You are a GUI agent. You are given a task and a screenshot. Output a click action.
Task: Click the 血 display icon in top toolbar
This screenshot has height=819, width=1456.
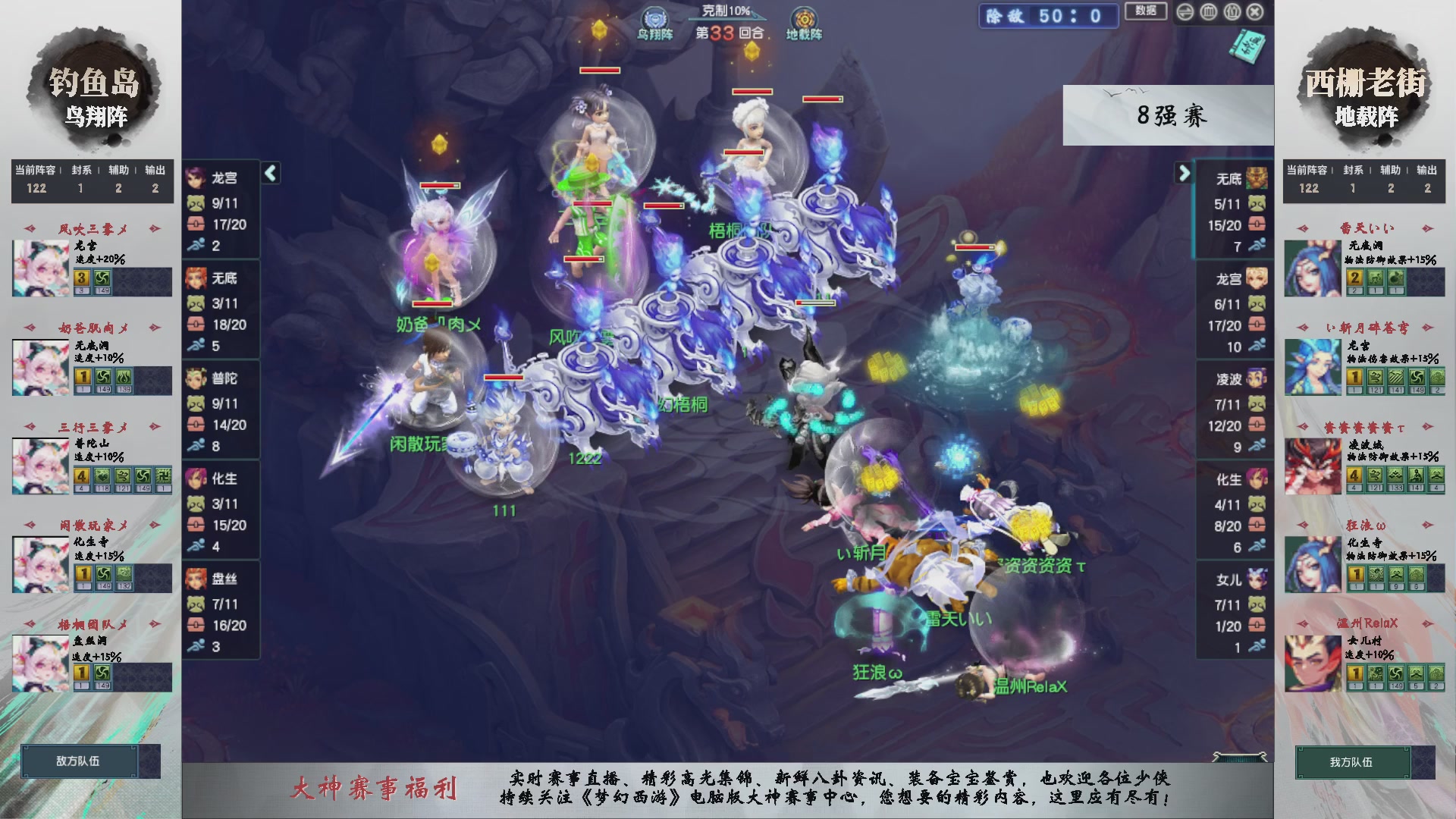tap(1209, 12)
